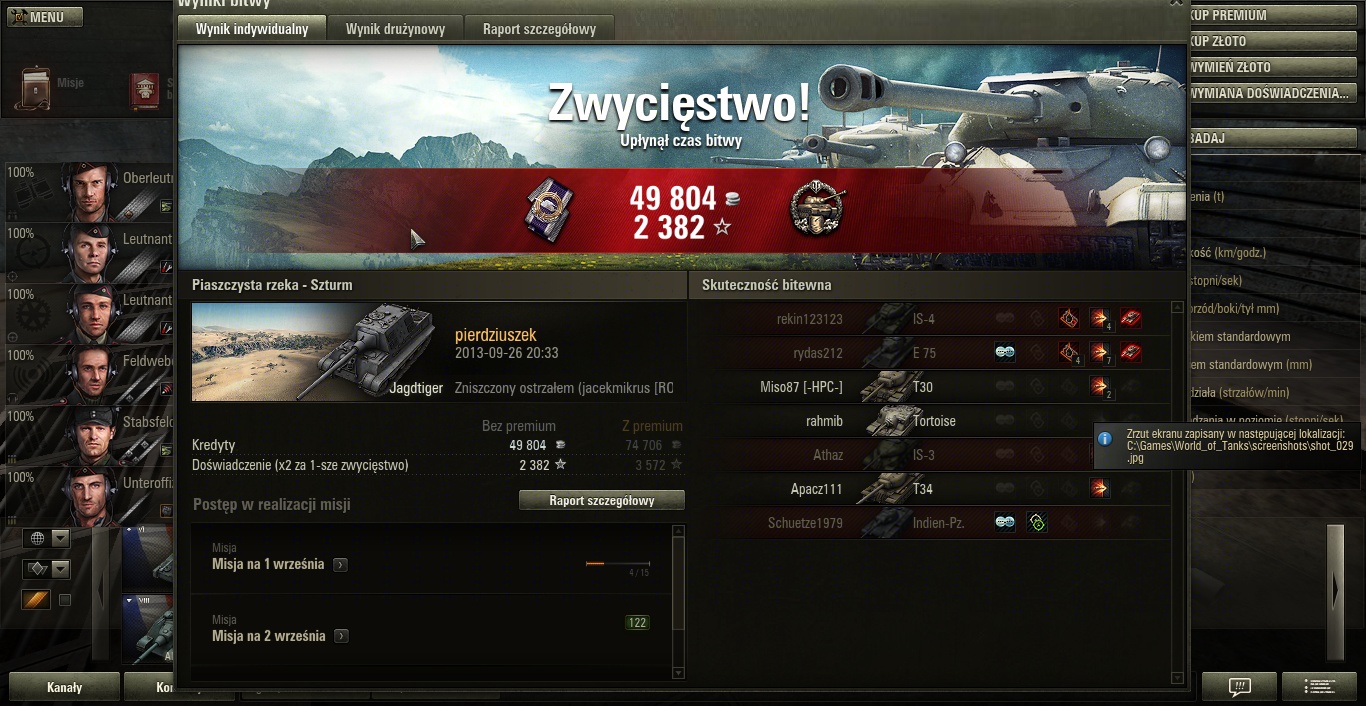Expand Misja na 2 września details

pyautogui.click(x=342, y=637)
